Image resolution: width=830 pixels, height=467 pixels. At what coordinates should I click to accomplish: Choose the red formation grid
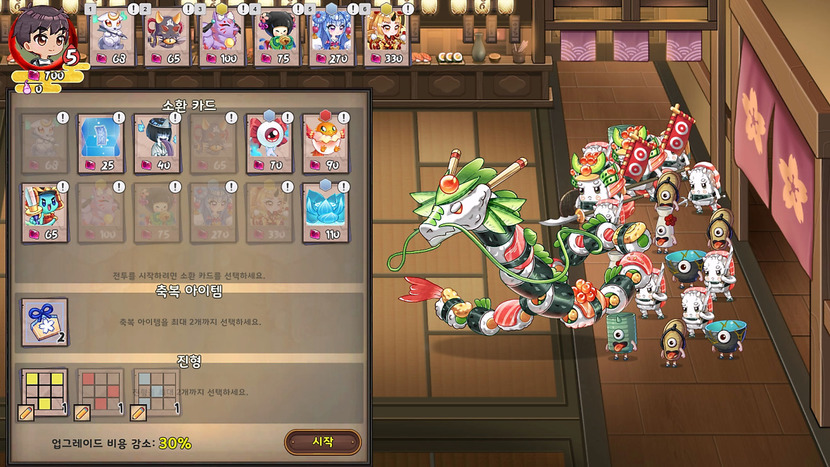click(x=101, y=393)
